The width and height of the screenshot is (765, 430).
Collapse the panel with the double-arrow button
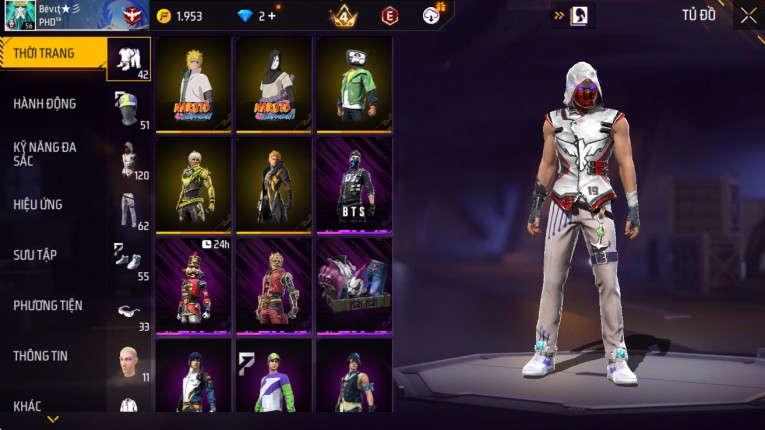coord(560,15)
